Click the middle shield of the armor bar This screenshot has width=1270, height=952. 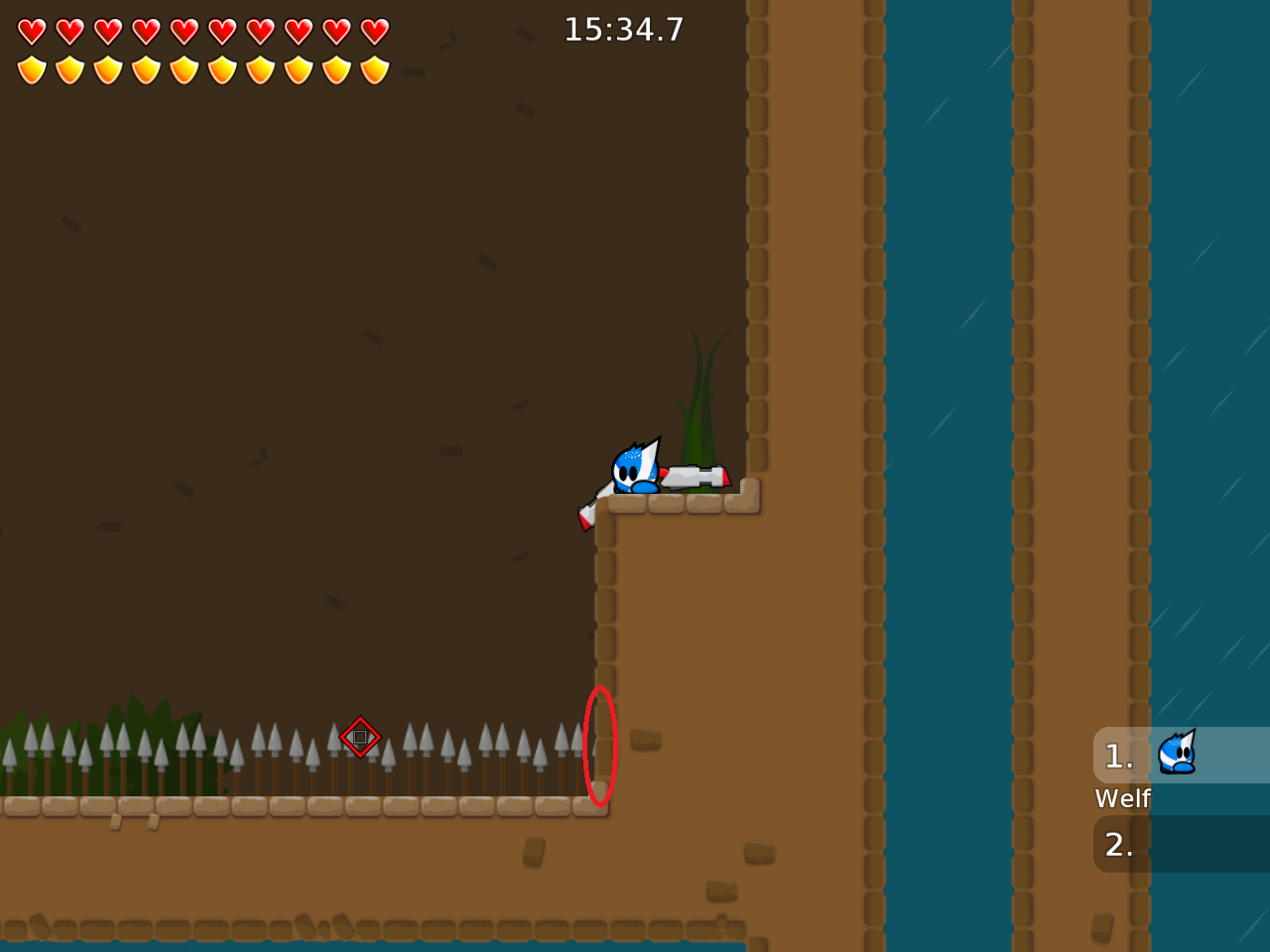point(184,69)
